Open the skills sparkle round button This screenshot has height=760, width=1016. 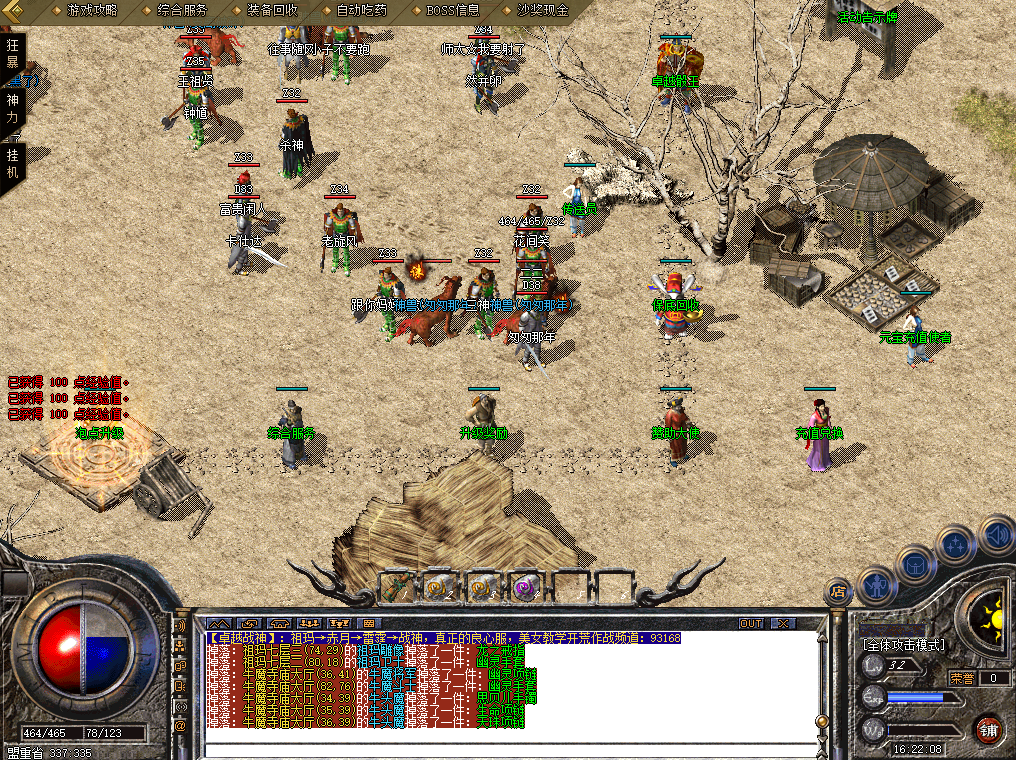point(955,545)
